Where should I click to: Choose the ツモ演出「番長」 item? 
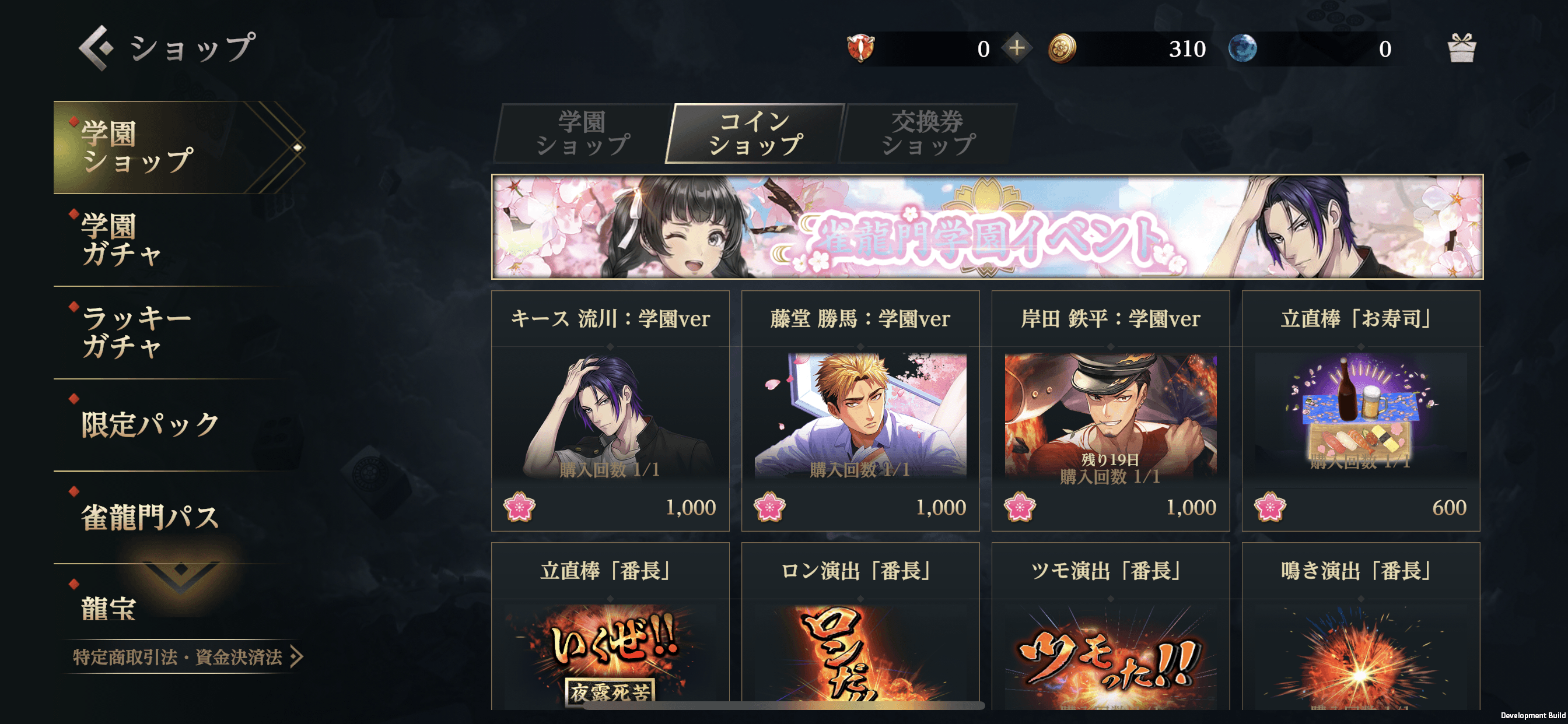(1110, 627)
